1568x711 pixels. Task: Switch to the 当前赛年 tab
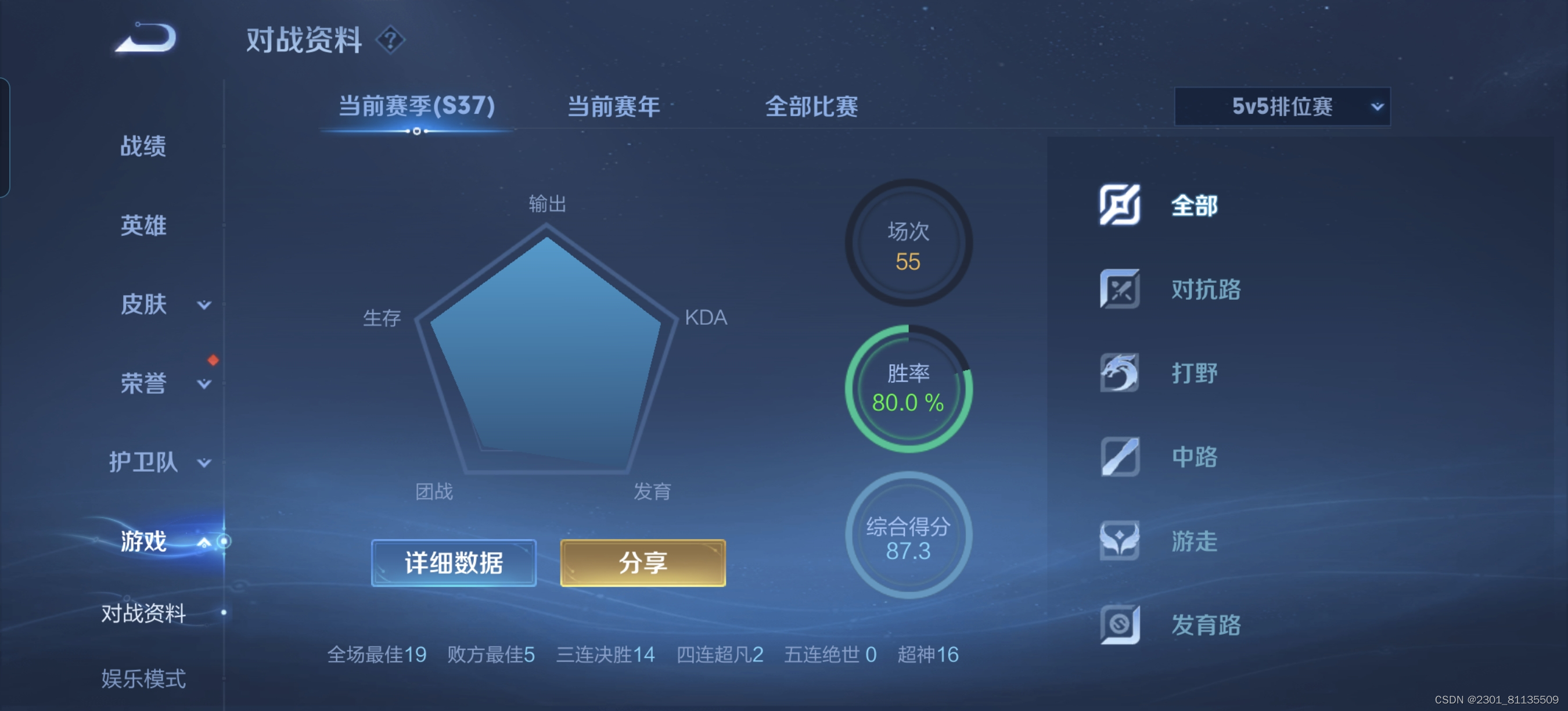point(613,106)
